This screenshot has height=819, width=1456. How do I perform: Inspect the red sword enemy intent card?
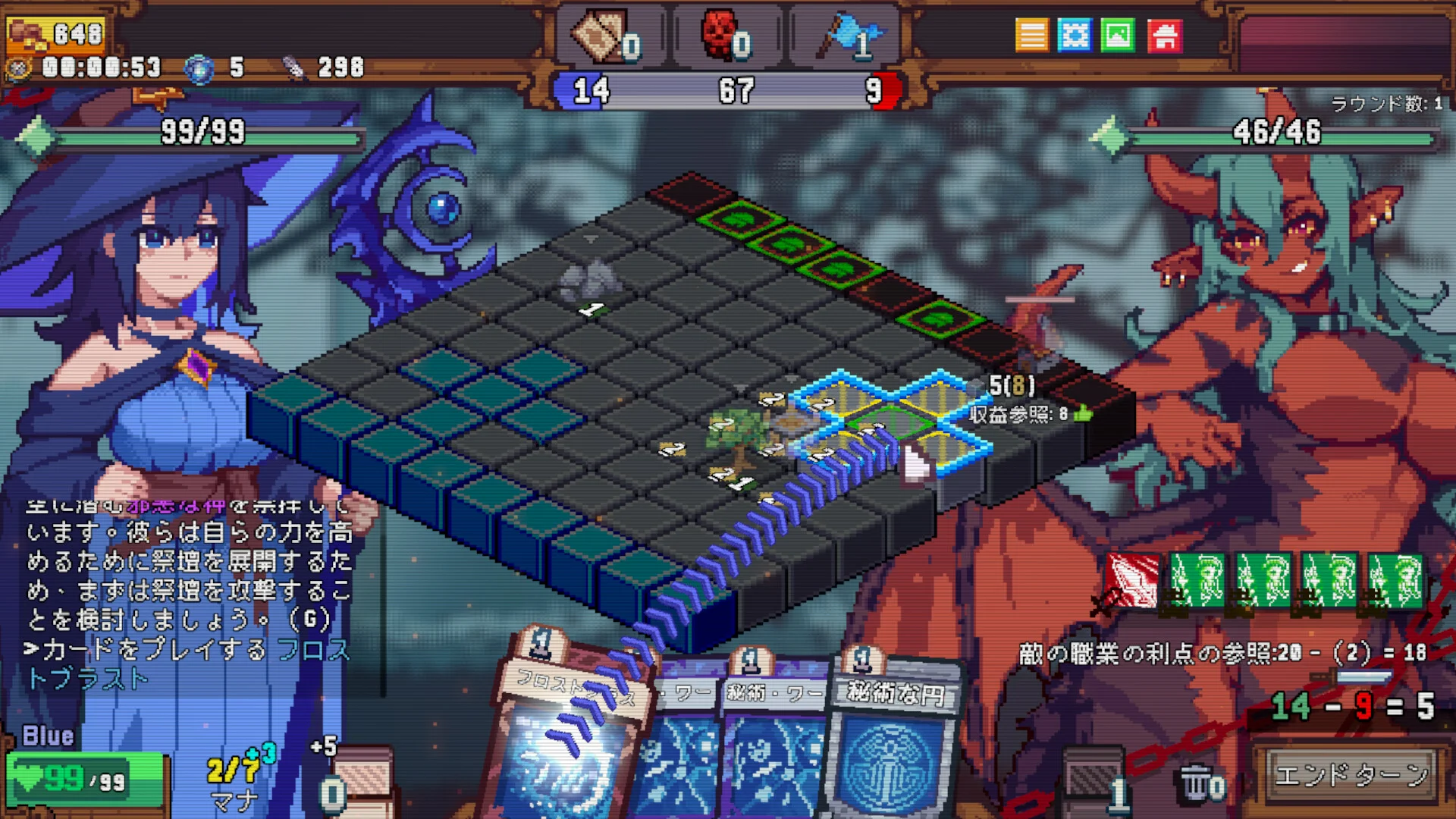(1131, 580)
